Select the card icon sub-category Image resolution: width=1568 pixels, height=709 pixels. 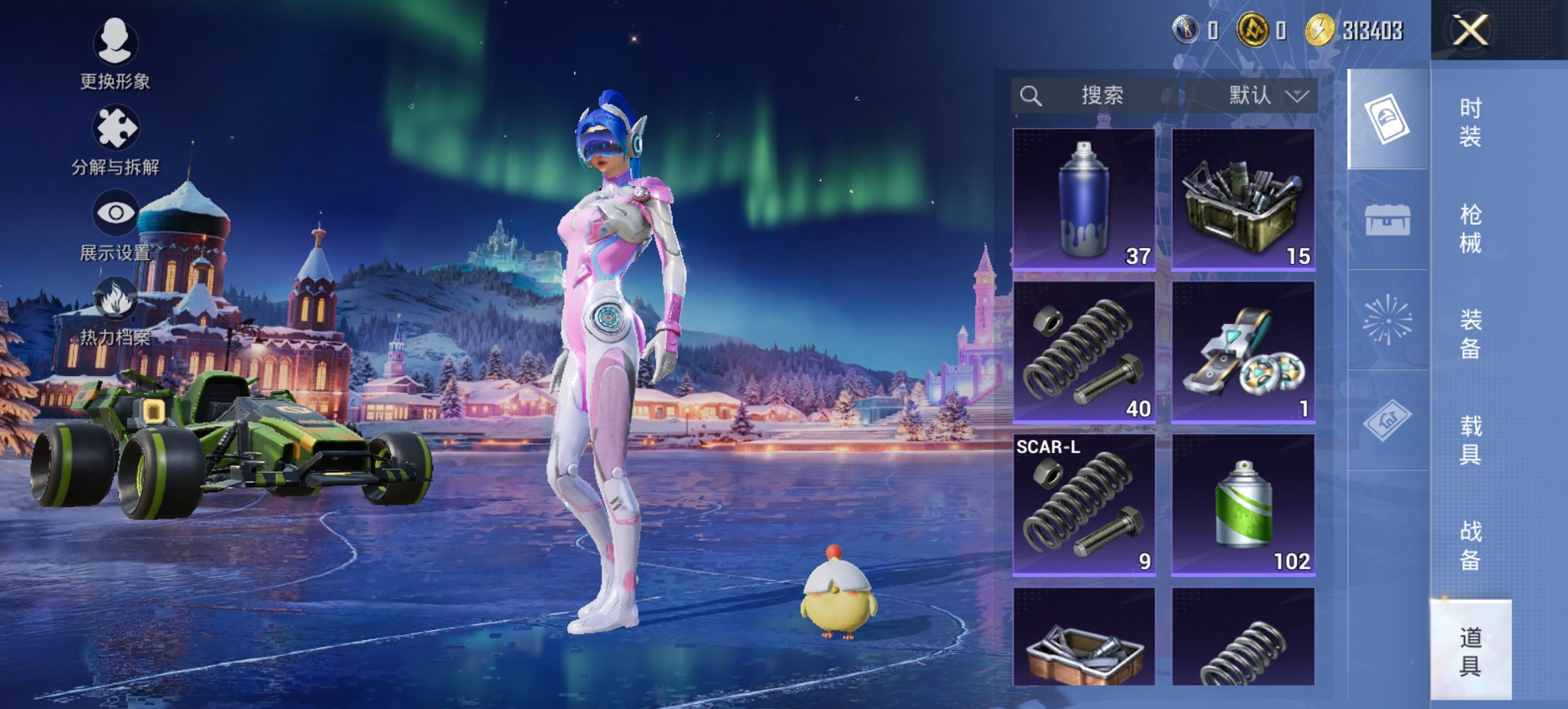click(x=1387, y=120)
